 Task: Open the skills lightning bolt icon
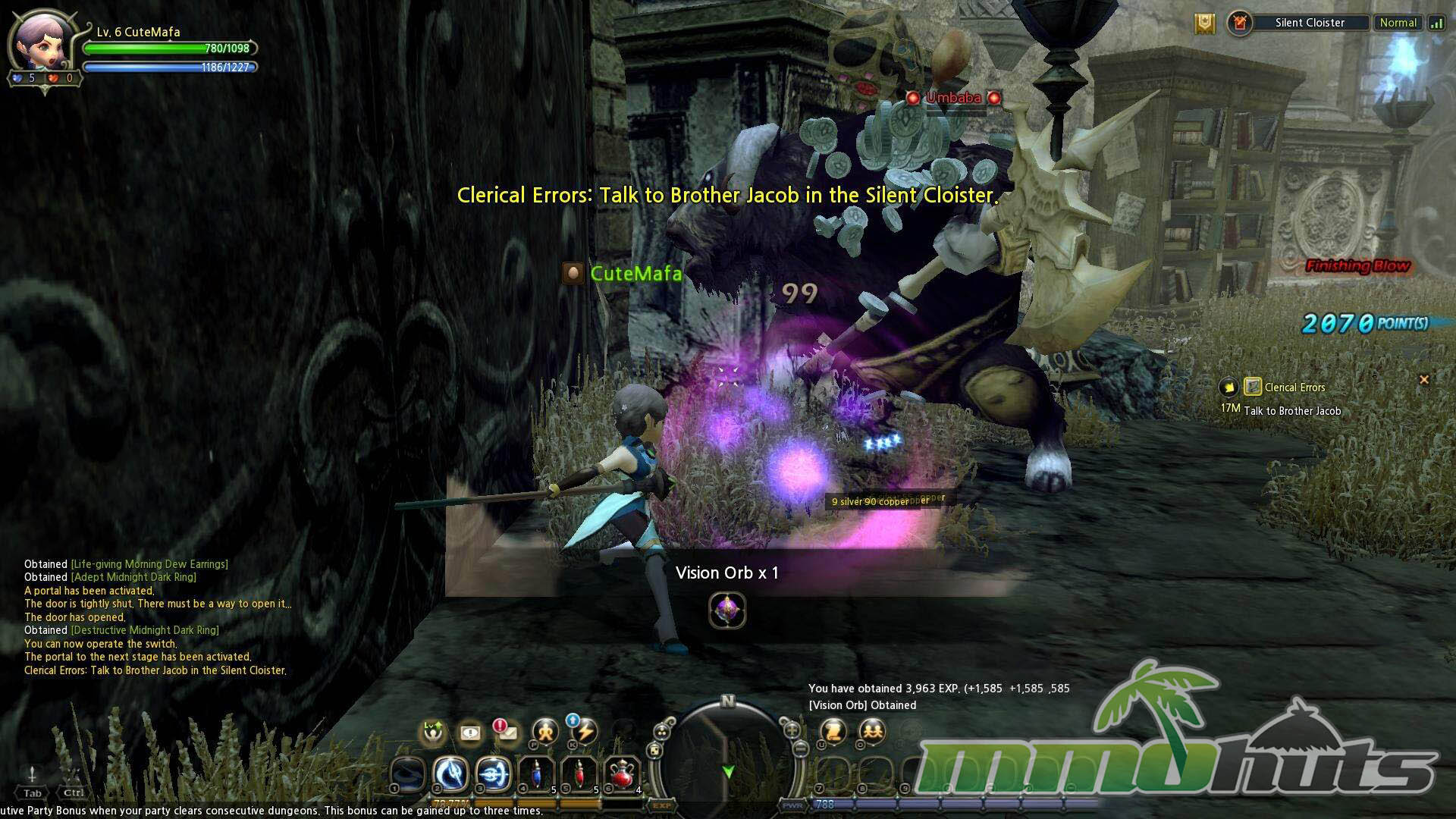(x=584, y=732)
